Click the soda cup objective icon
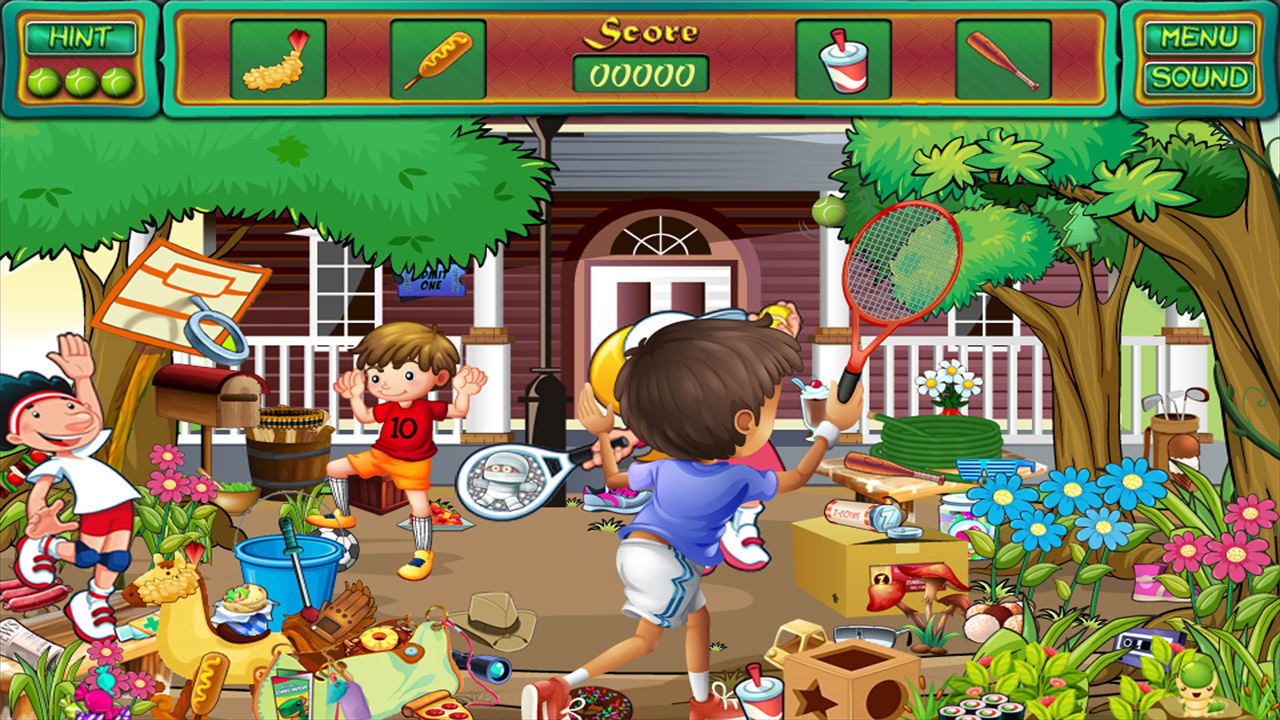1280x720 pixels. (x=842, y=60)
